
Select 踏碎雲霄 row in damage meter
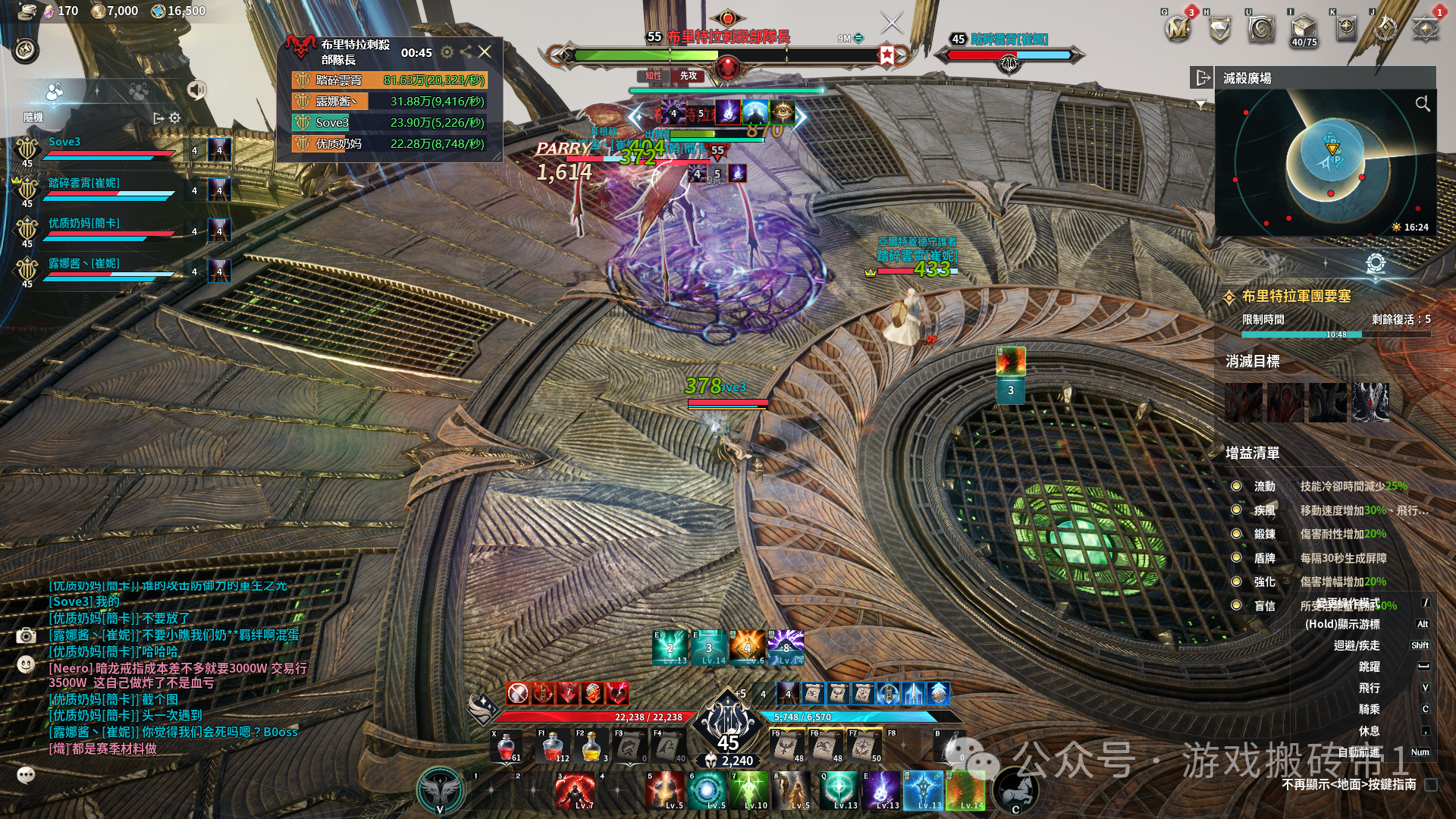coord(389,80)
